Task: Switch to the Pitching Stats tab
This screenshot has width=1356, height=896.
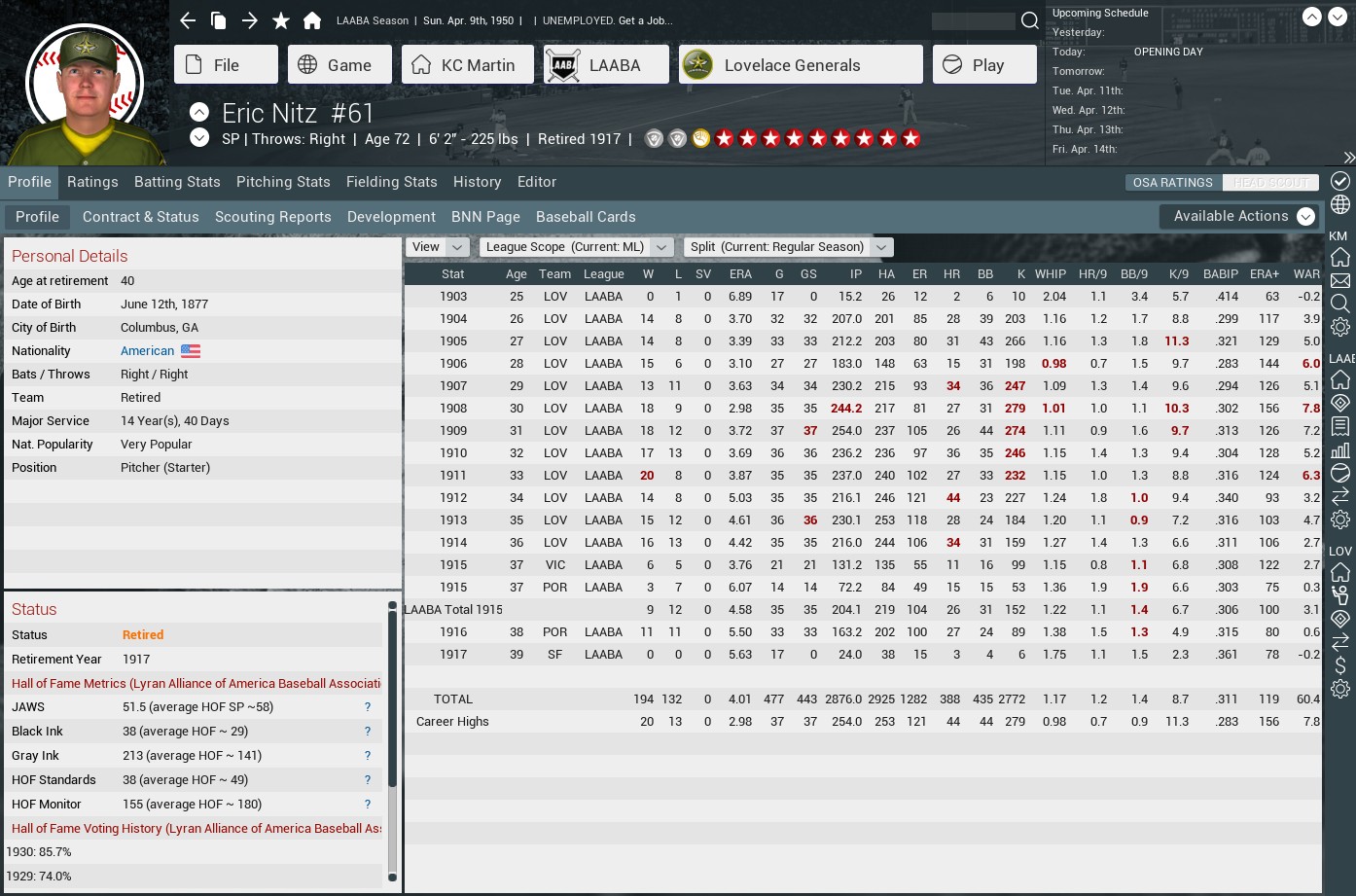Action: pos(283,182)
